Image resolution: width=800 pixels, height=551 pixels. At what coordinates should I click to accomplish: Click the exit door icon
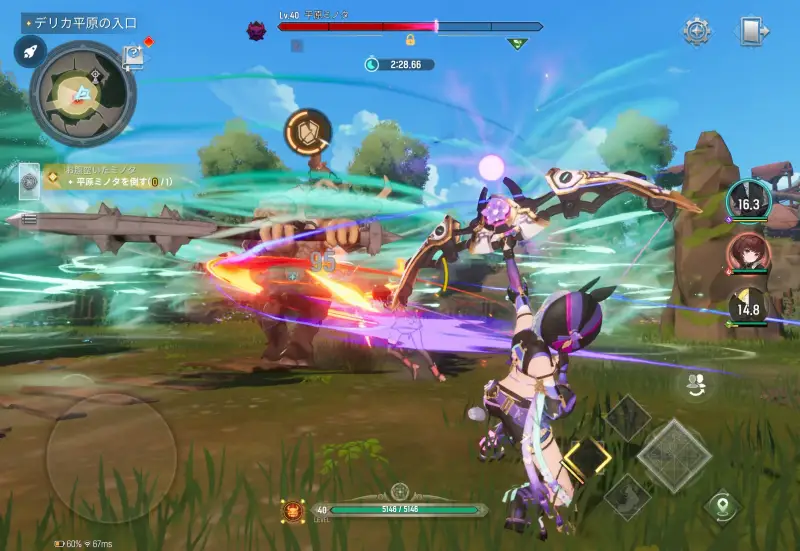click(754, 31)
